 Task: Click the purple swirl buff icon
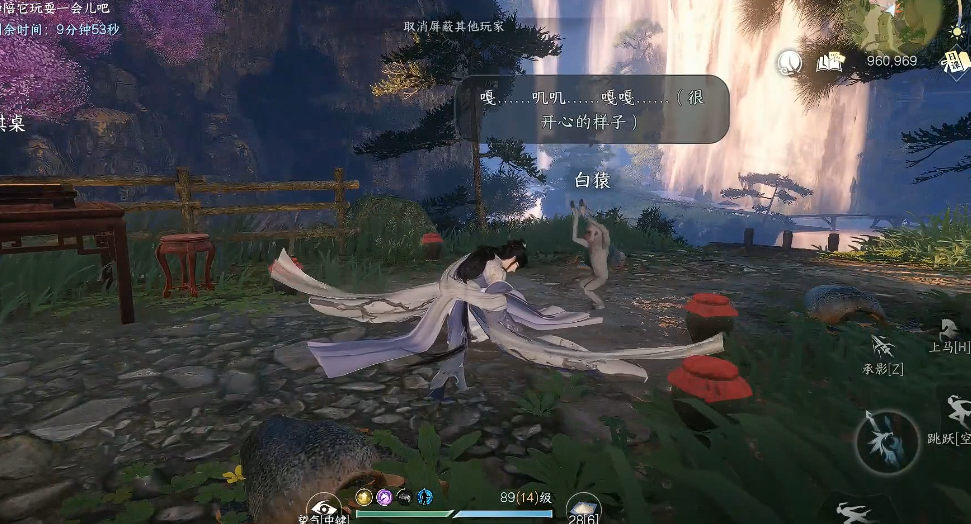384,497
